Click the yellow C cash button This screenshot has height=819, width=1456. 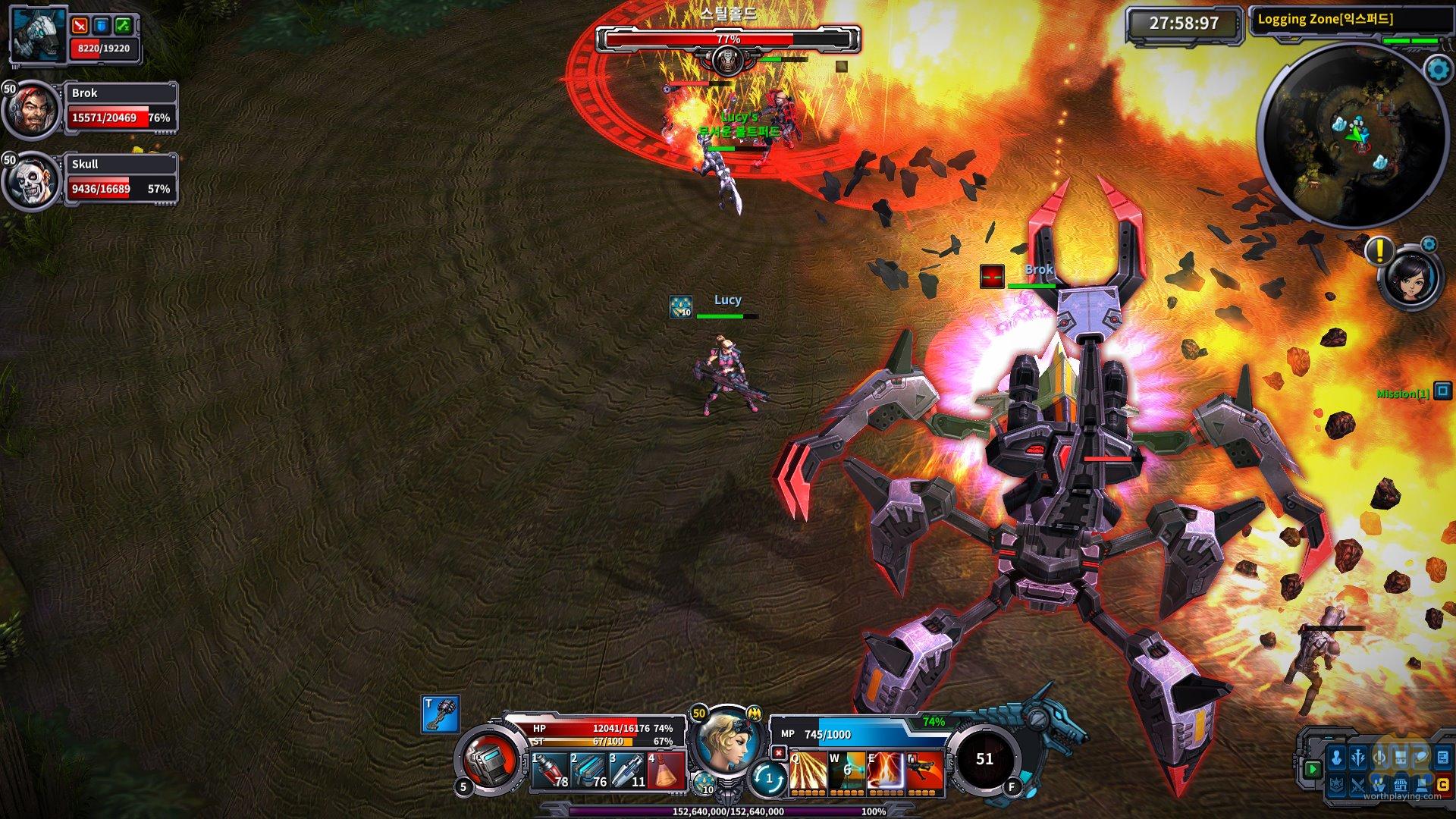pos(1442,786)
